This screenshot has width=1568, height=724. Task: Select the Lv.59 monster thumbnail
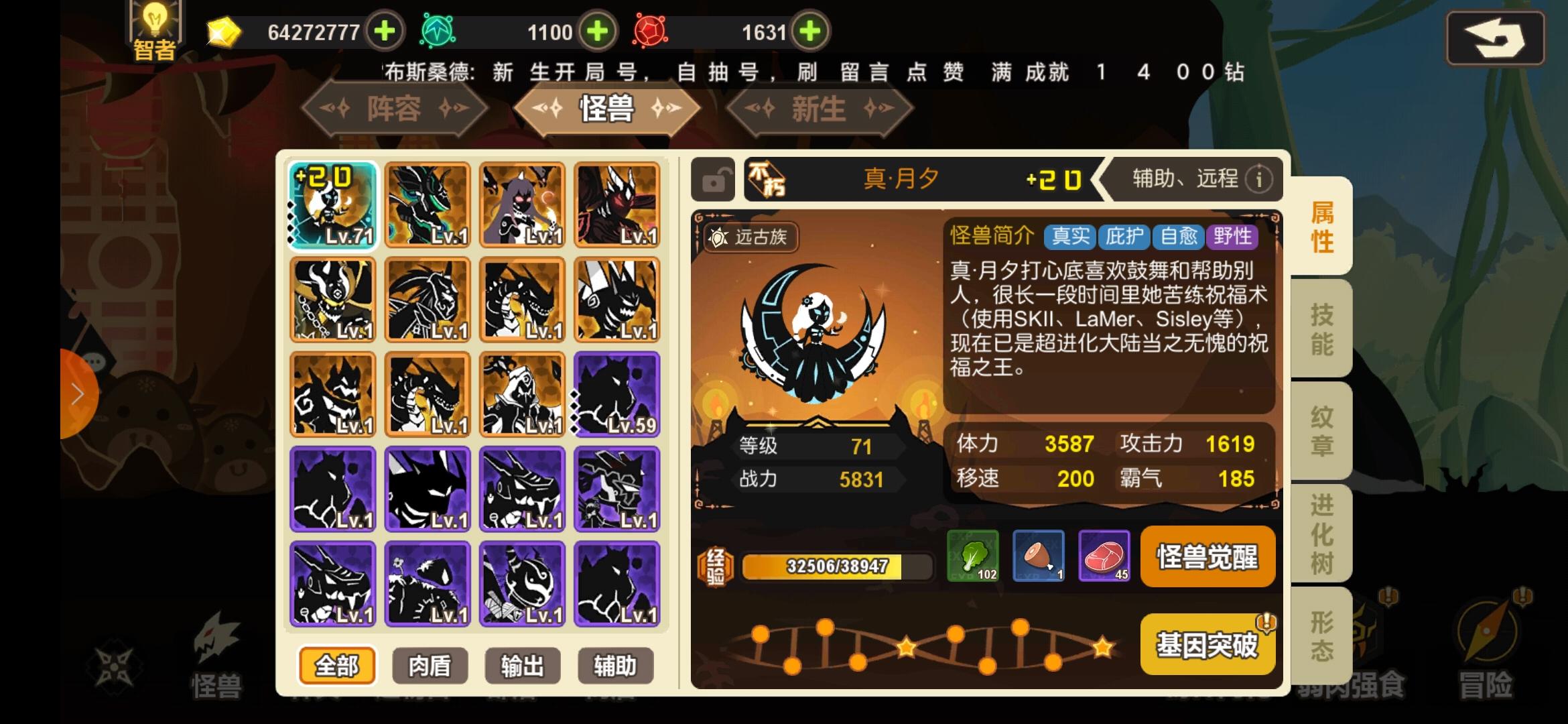pos(616,394)
